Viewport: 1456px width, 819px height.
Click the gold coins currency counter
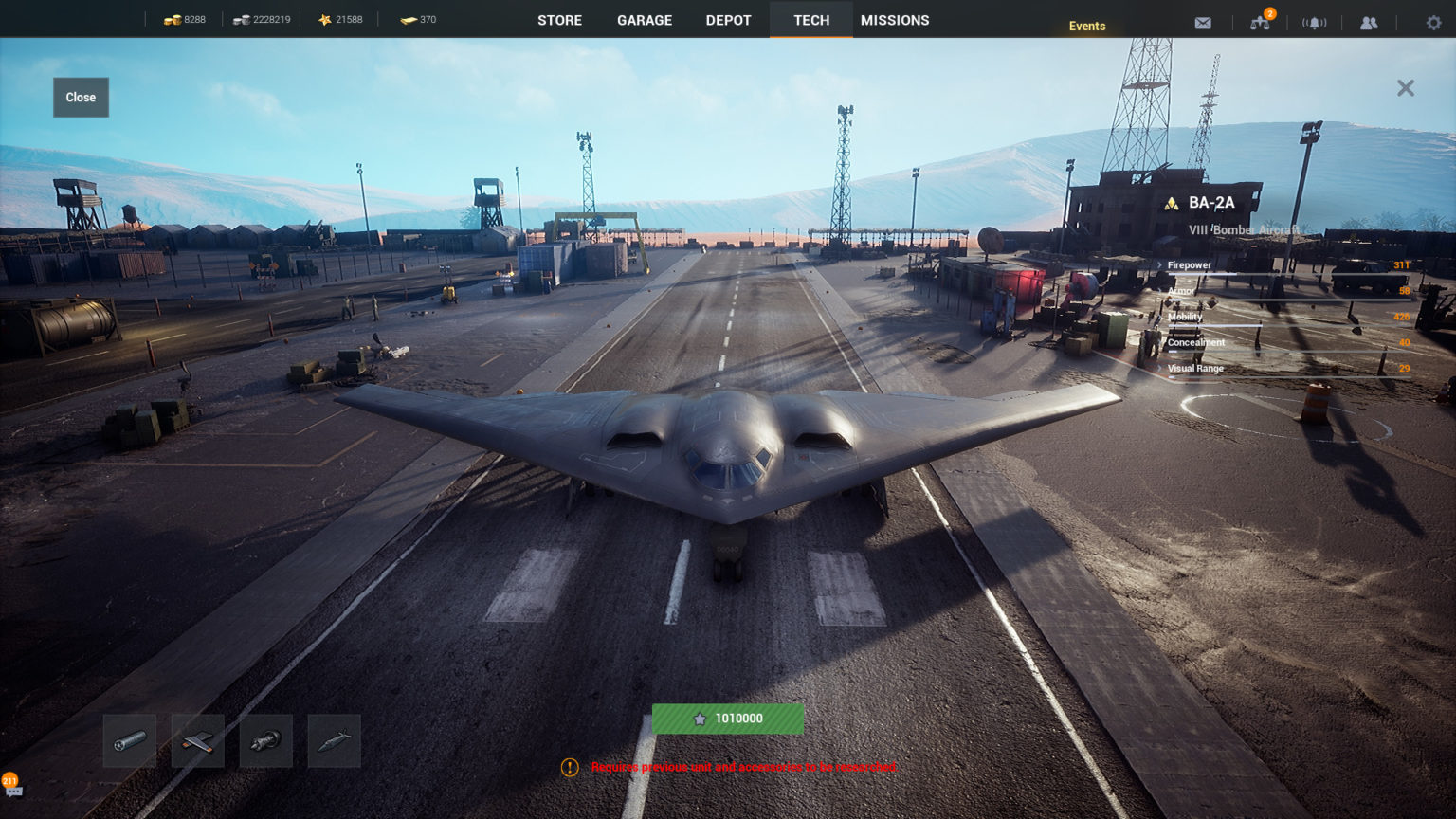click(184, 19)
